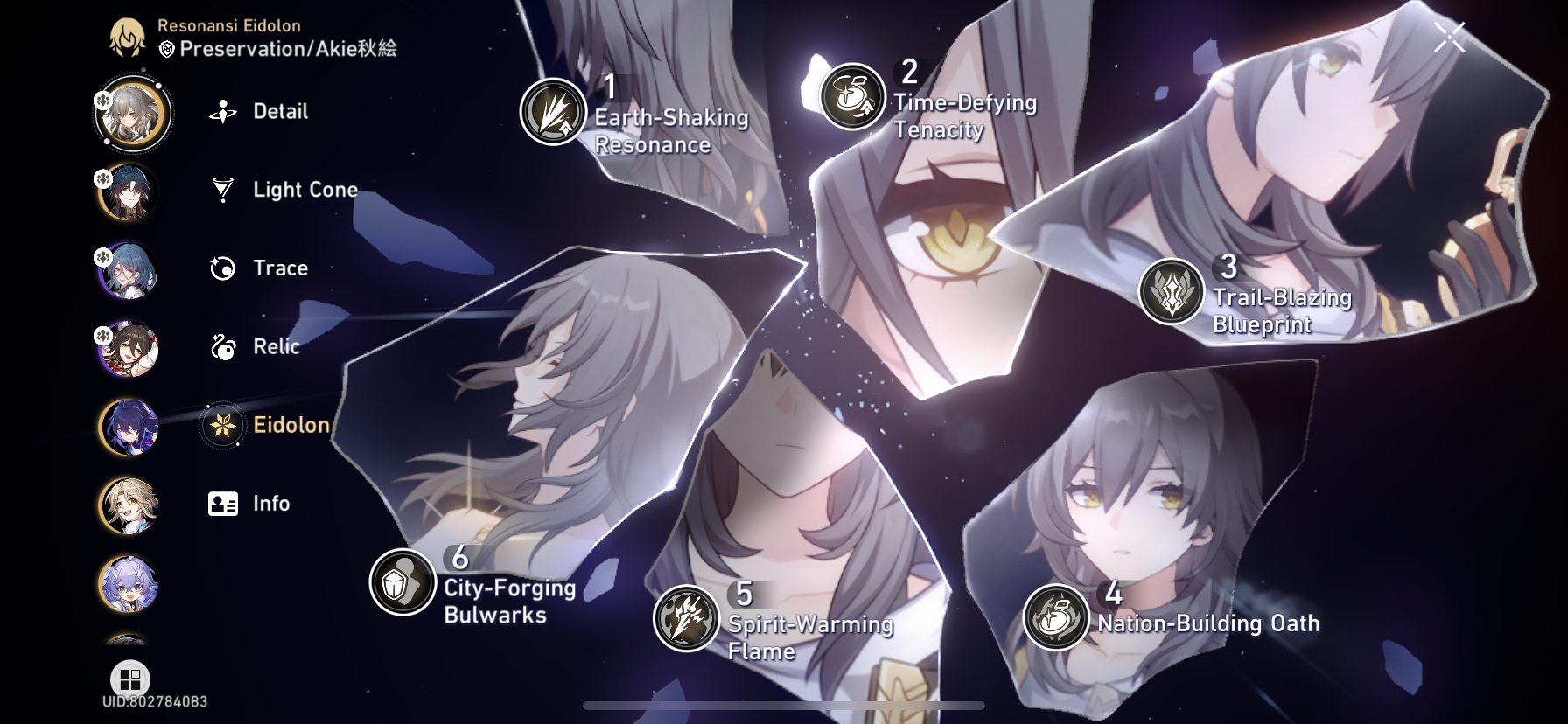
Task: Click the Trace orbit icon
Action: (224, 268)
